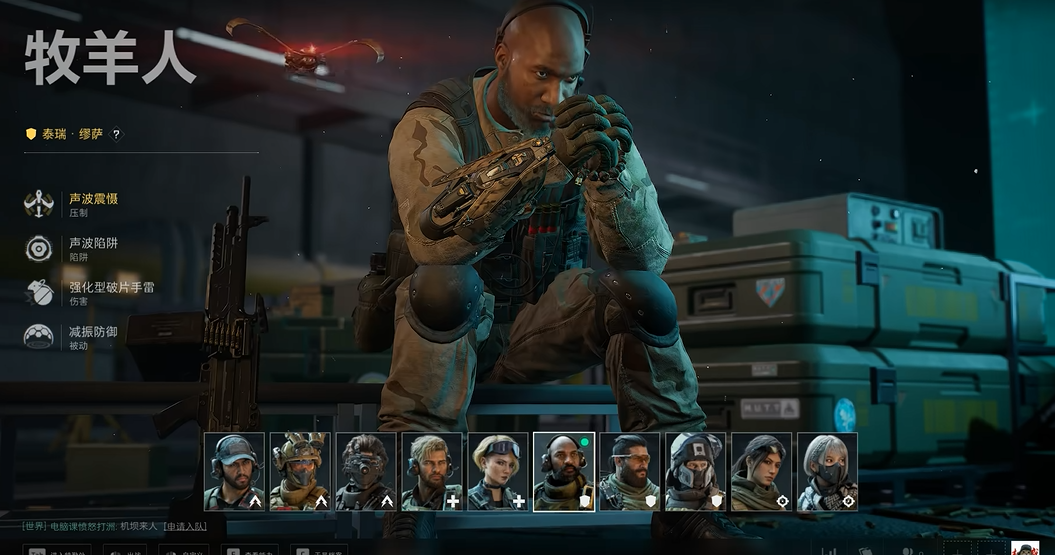This screenshot has width=1055, height=555.
Task: Choose the hooded operator with face mask
Action: click(x=696, y=472)
